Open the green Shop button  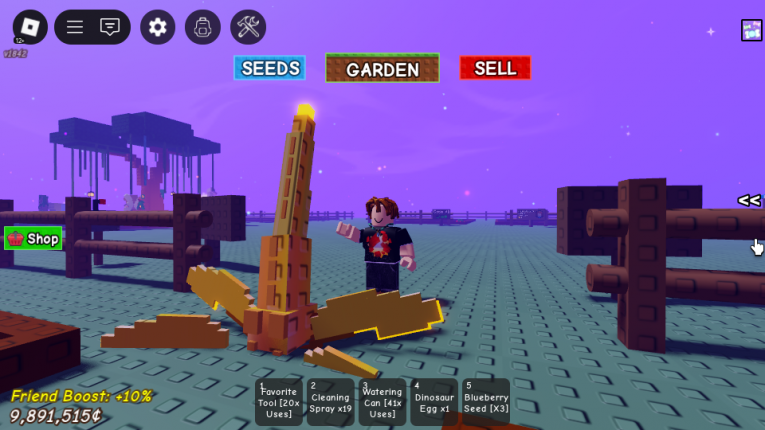click(33, 238)
